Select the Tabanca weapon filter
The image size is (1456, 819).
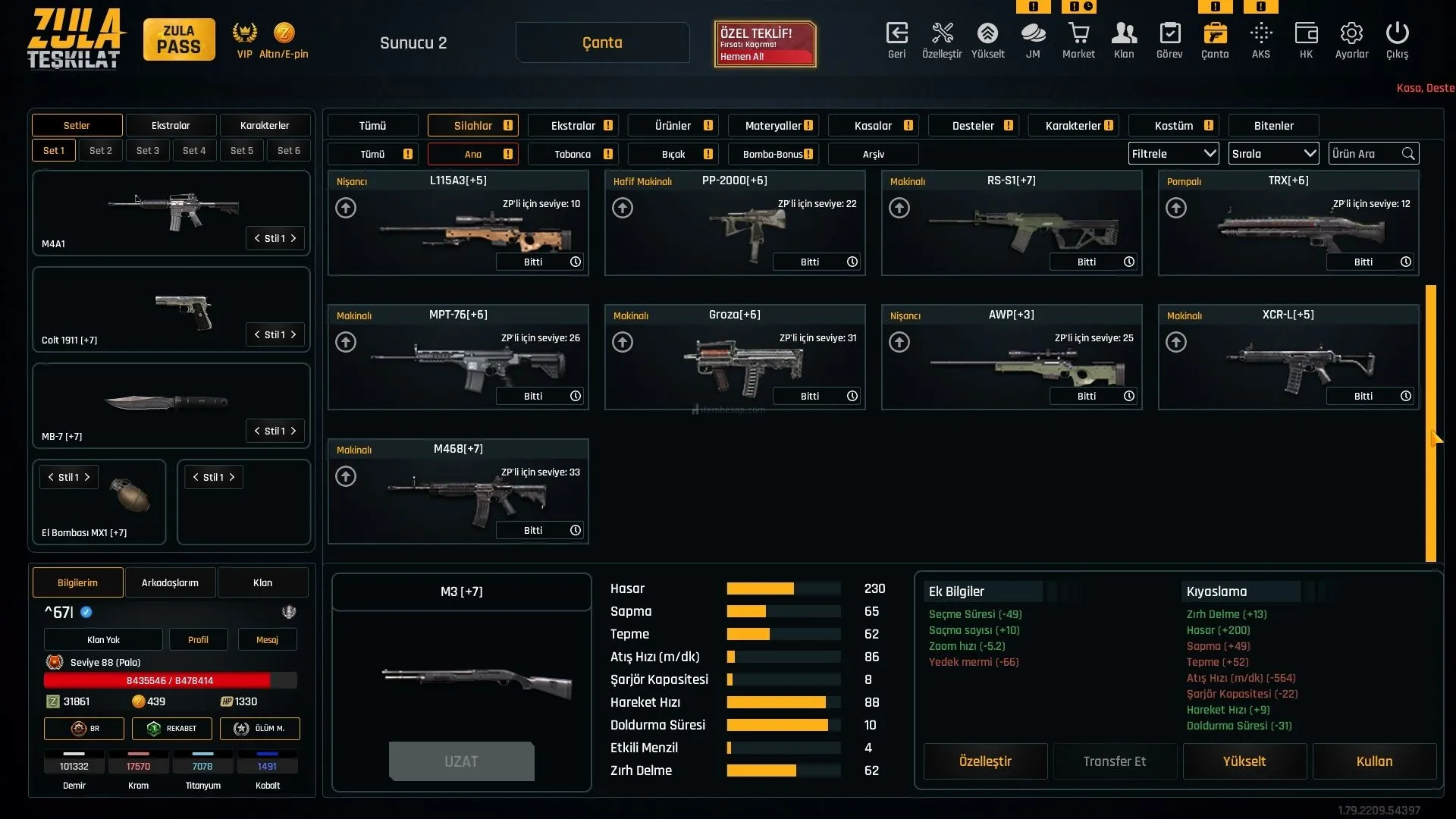tap(573, 154)
